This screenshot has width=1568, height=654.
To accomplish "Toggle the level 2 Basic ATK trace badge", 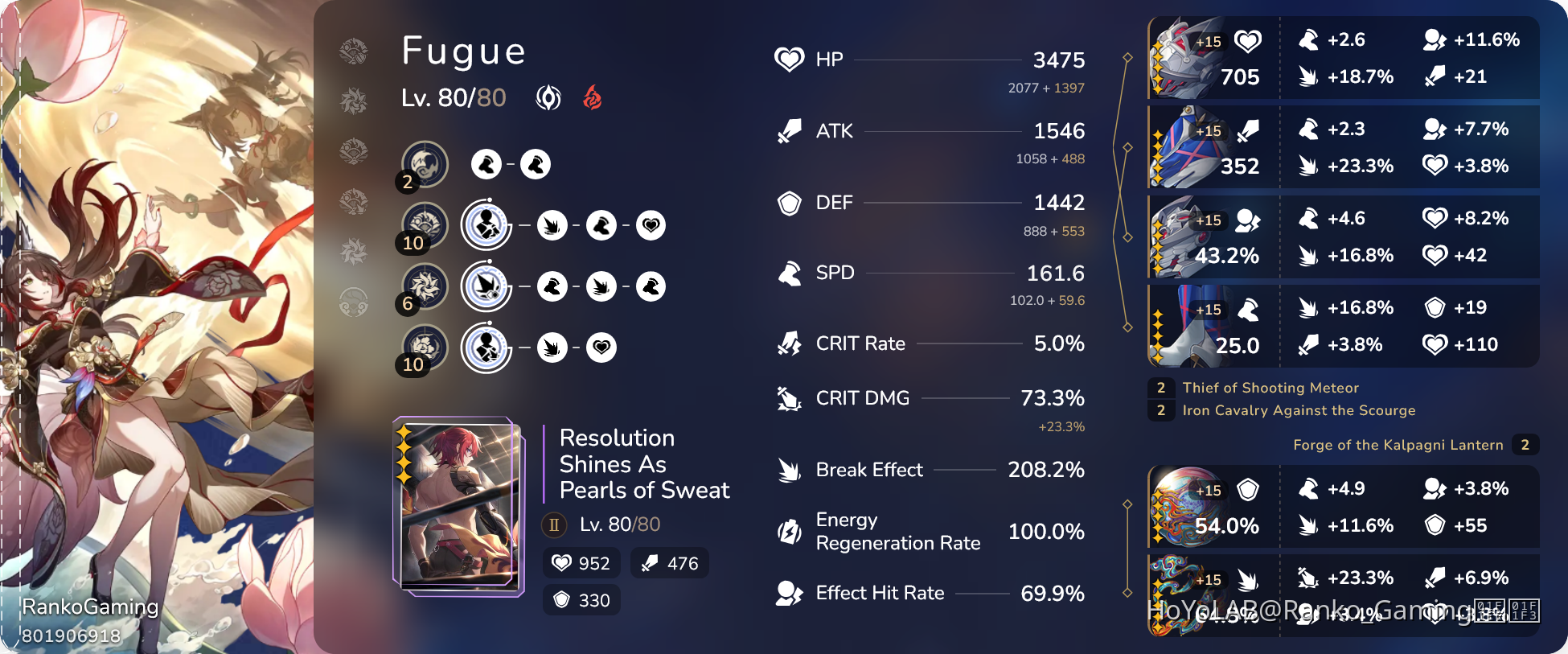I will tap(407, 183).
